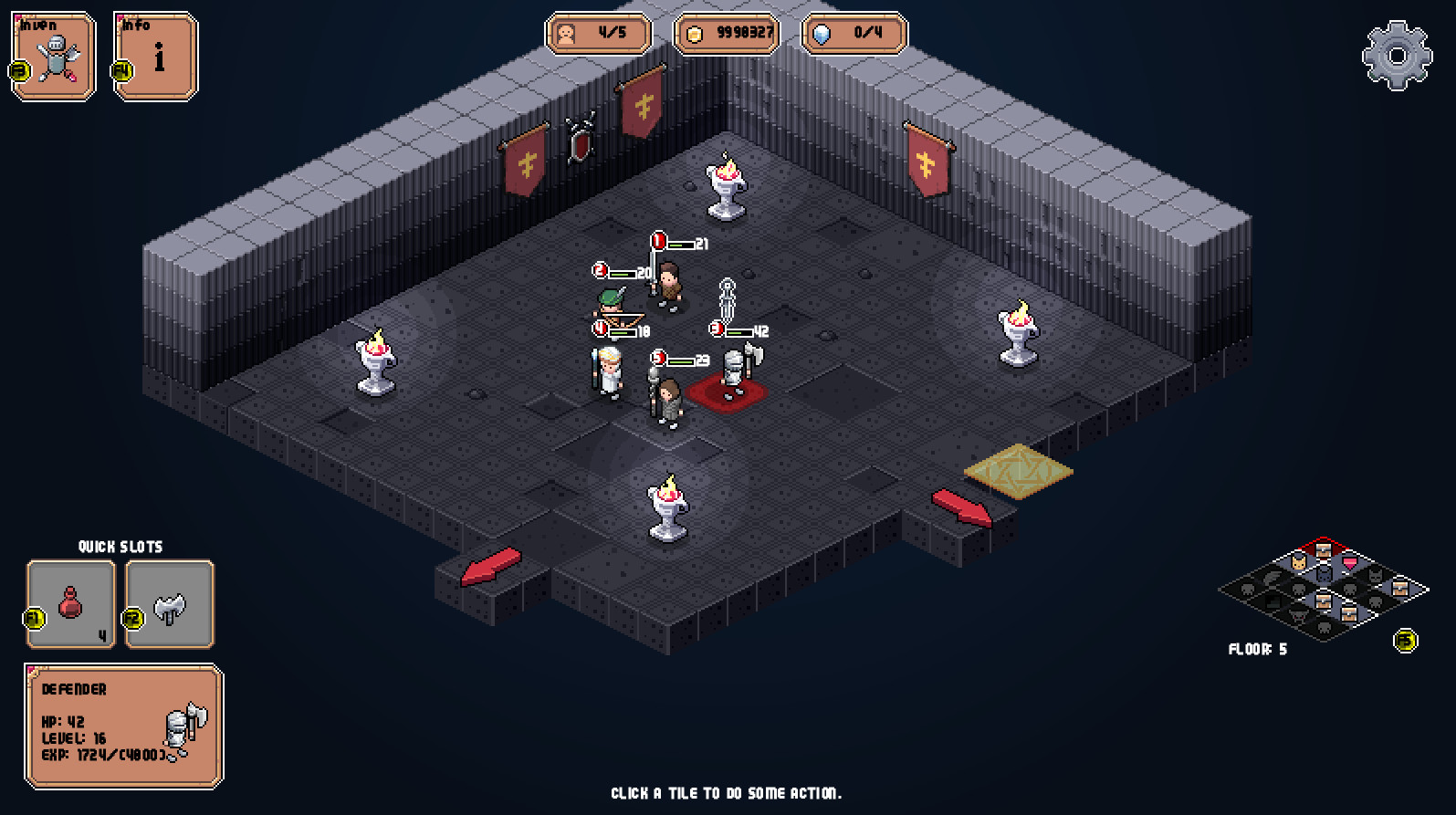This screenshot has width=1456, height=815.
Task: Click the gold coins counter icon
Action: click(x=696, y=34)
